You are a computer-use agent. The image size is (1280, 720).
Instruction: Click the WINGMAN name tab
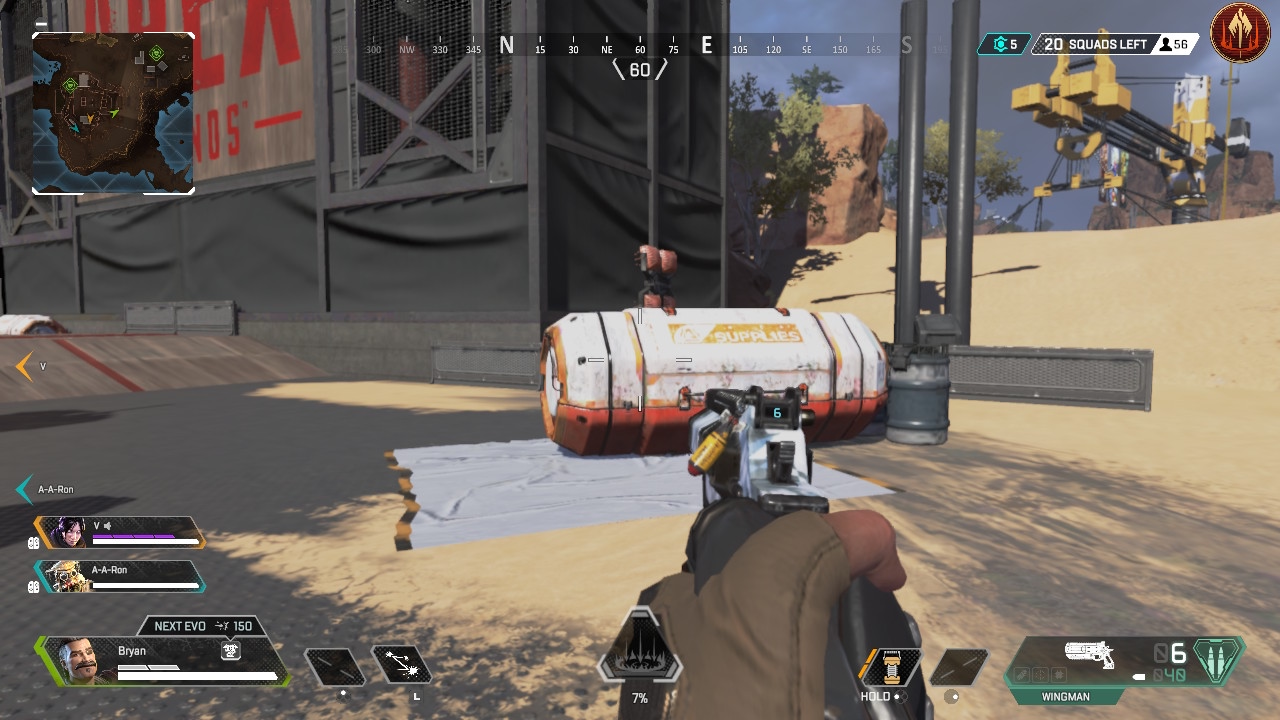[x=1066, y=696]
